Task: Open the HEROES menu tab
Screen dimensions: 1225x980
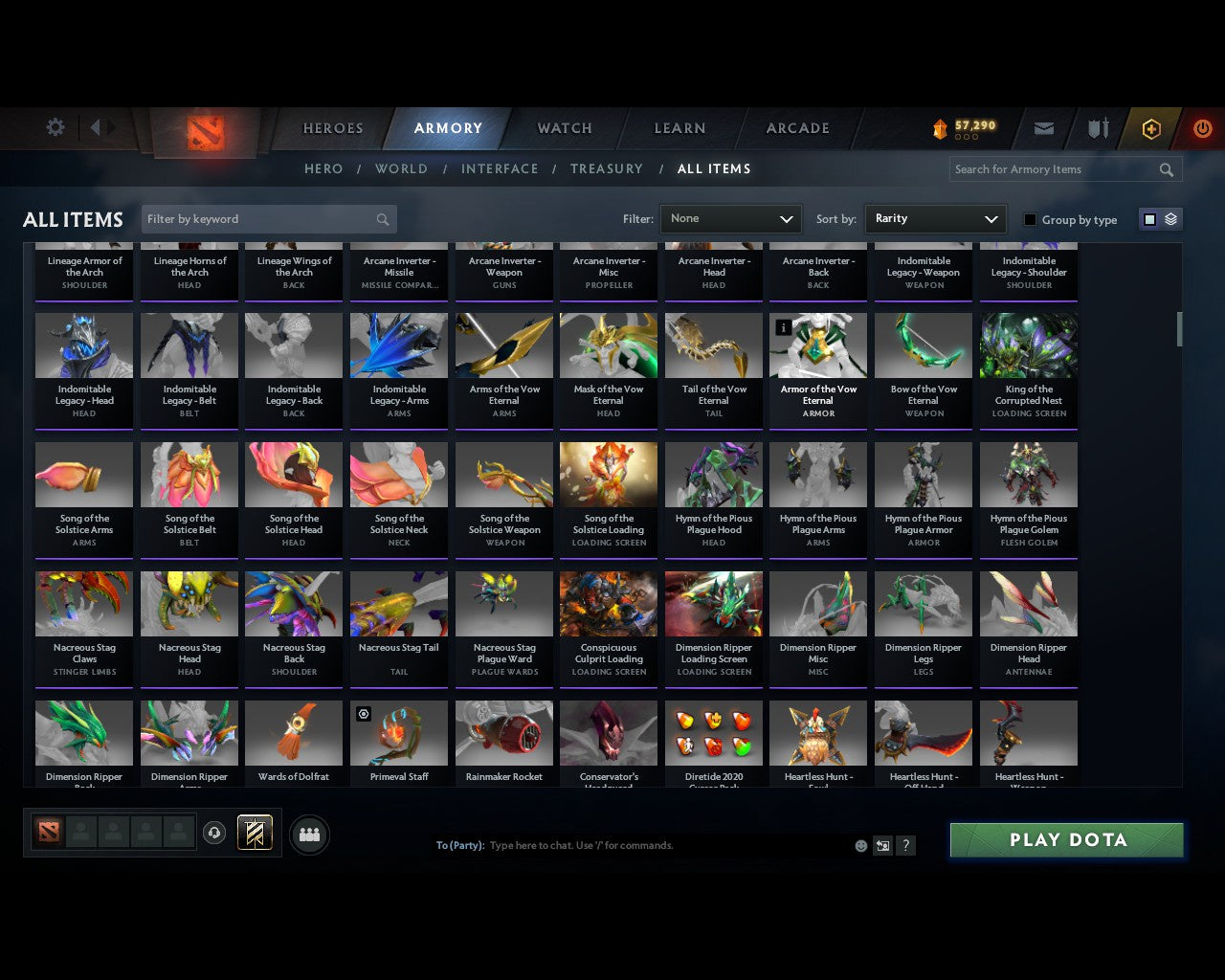Action: pos(332,127)
